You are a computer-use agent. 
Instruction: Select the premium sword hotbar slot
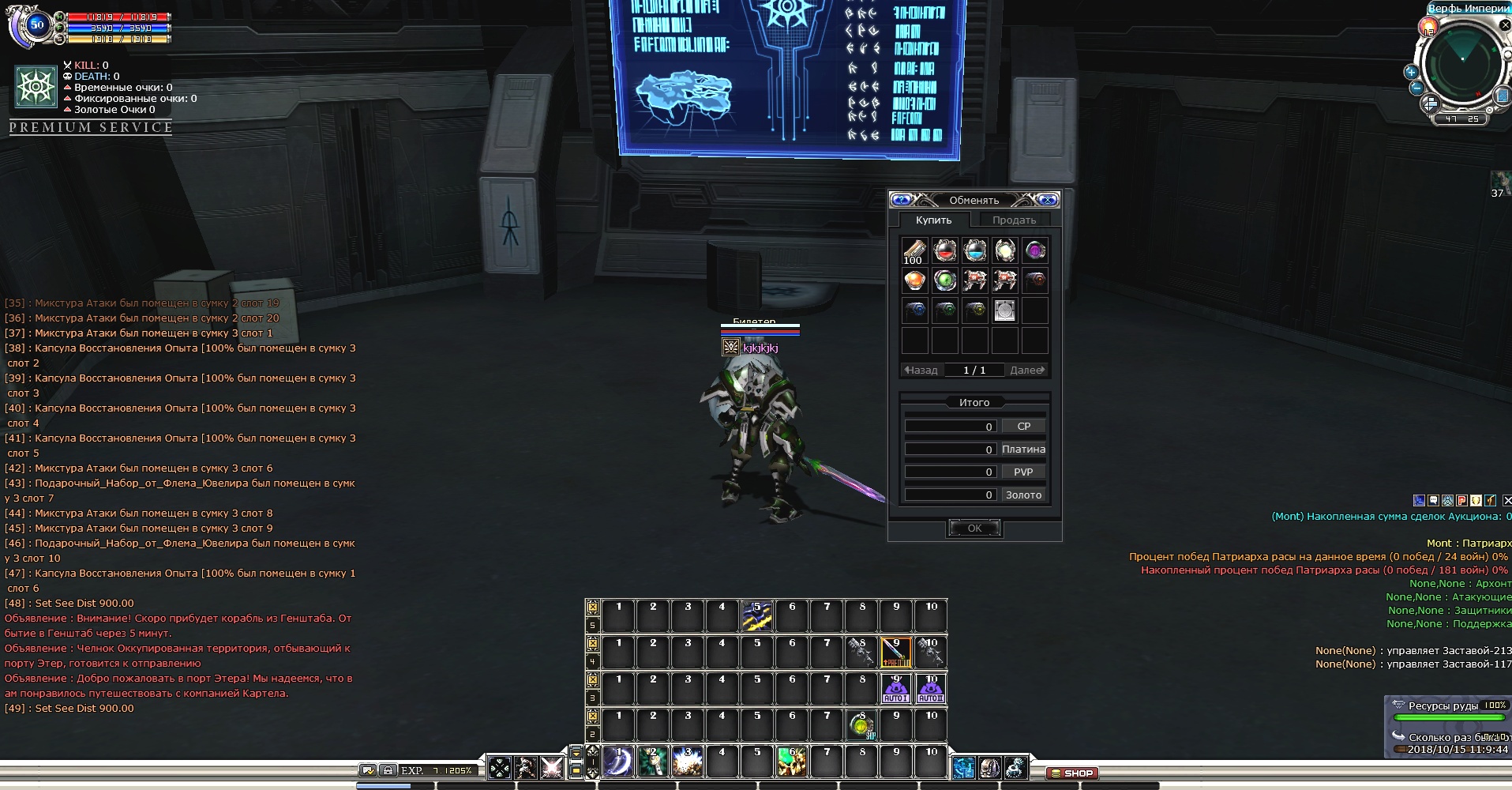(895, 653)
